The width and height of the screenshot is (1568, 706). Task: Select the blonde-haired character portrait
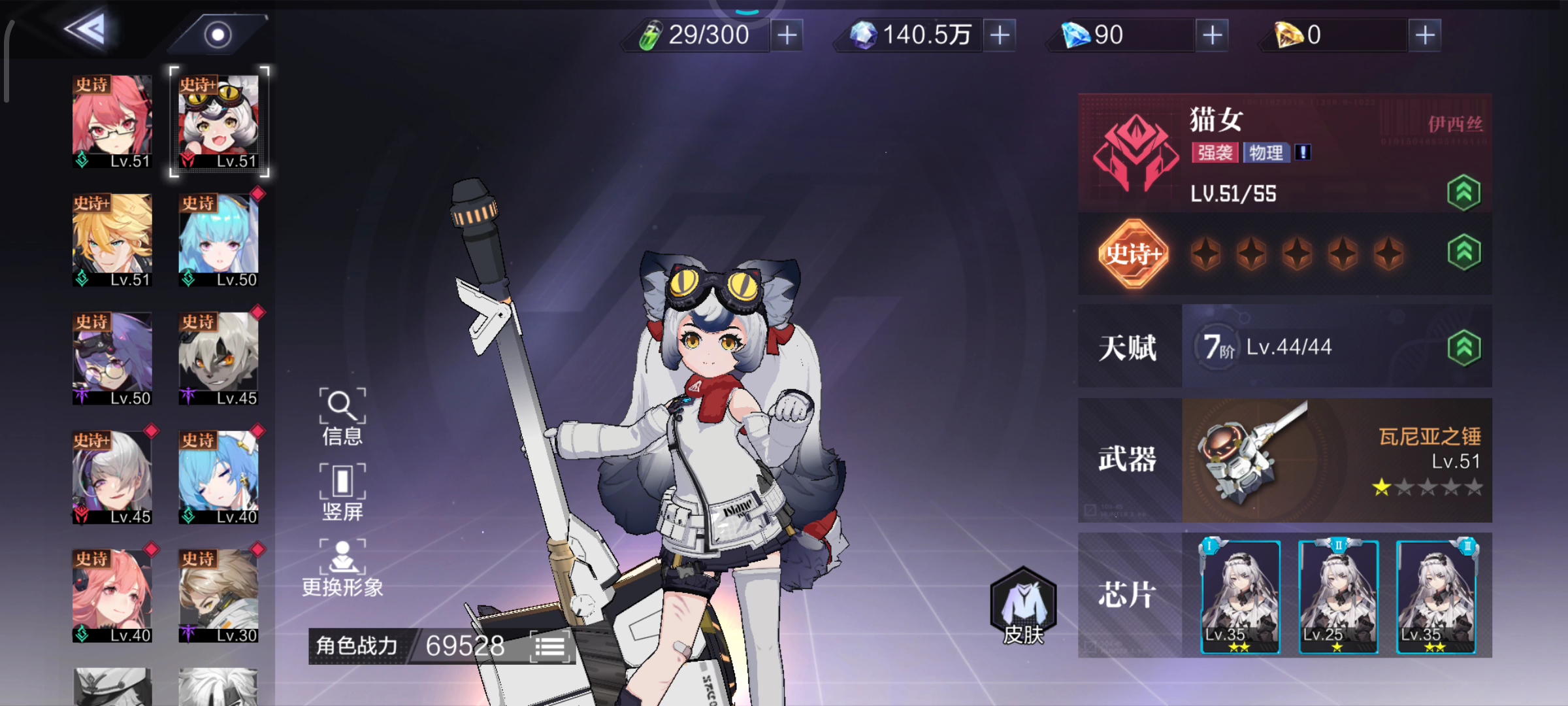tap(112, 240)
